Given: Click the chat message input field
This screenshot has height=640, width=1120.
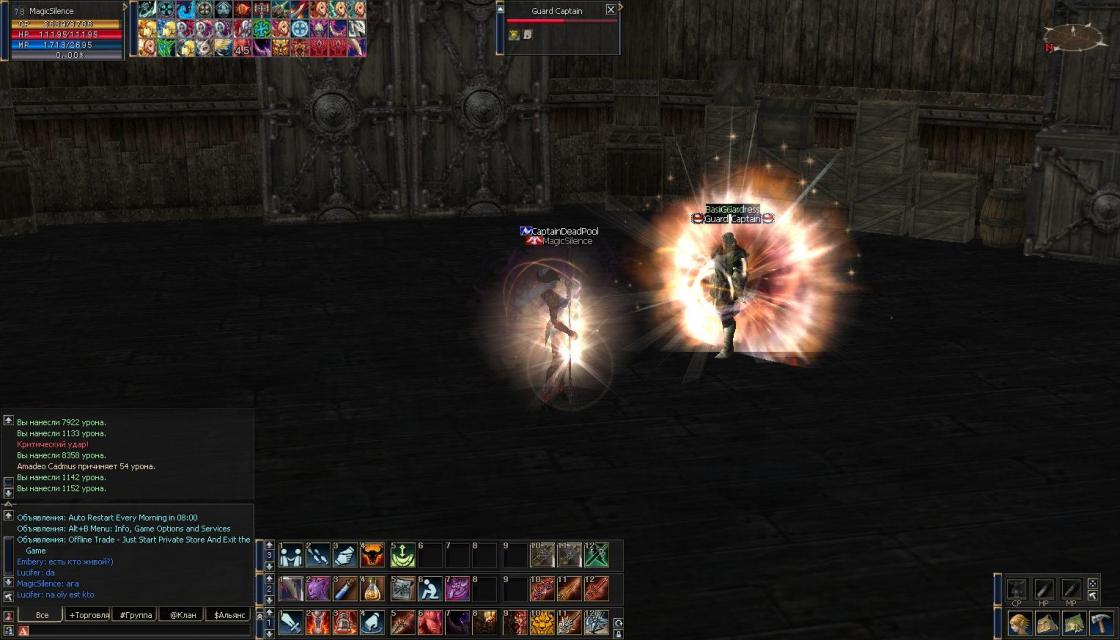Looking at the screenshot, I should pos(130,631).
